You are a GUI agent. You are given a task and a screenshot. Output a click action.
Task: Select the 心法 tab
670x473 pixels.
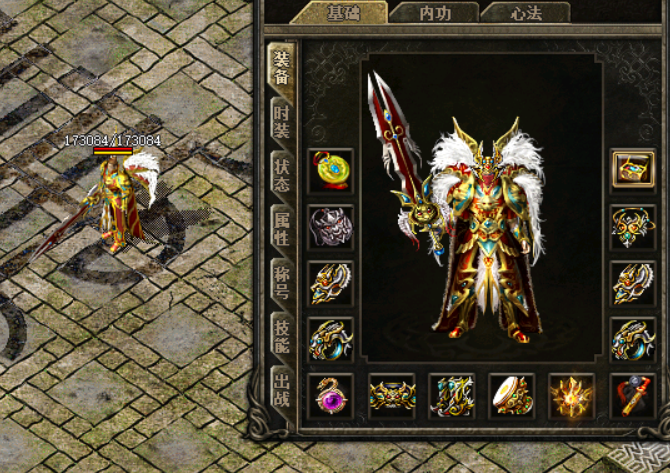pyautogui.click(x=526, y=13)
